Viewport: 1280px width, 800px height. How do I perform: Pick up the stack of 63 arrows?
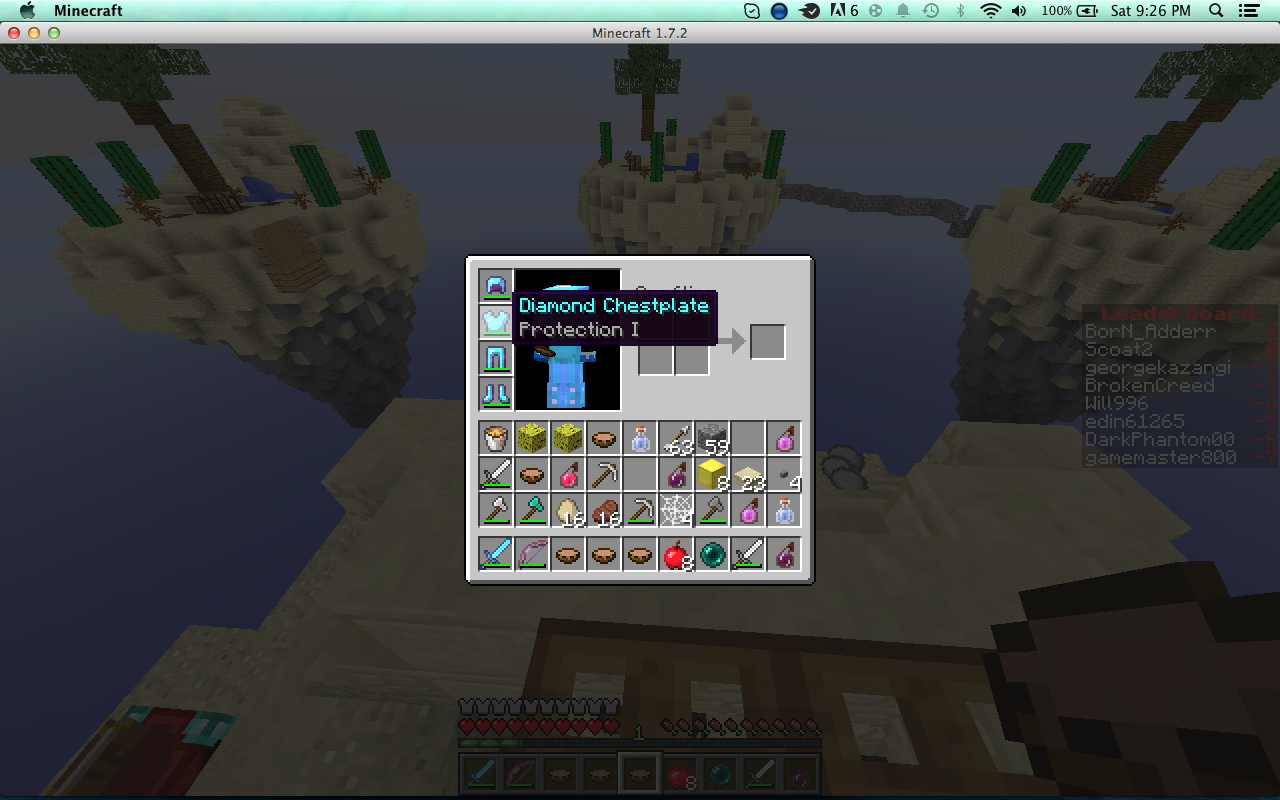point(676,438)
